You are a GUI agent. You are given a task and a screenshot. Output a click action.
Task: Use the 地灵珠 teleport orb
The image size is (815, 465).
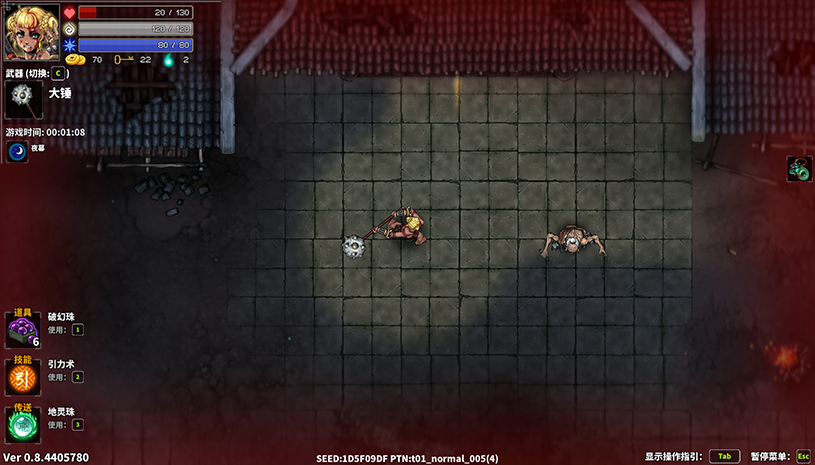point(22,424)
